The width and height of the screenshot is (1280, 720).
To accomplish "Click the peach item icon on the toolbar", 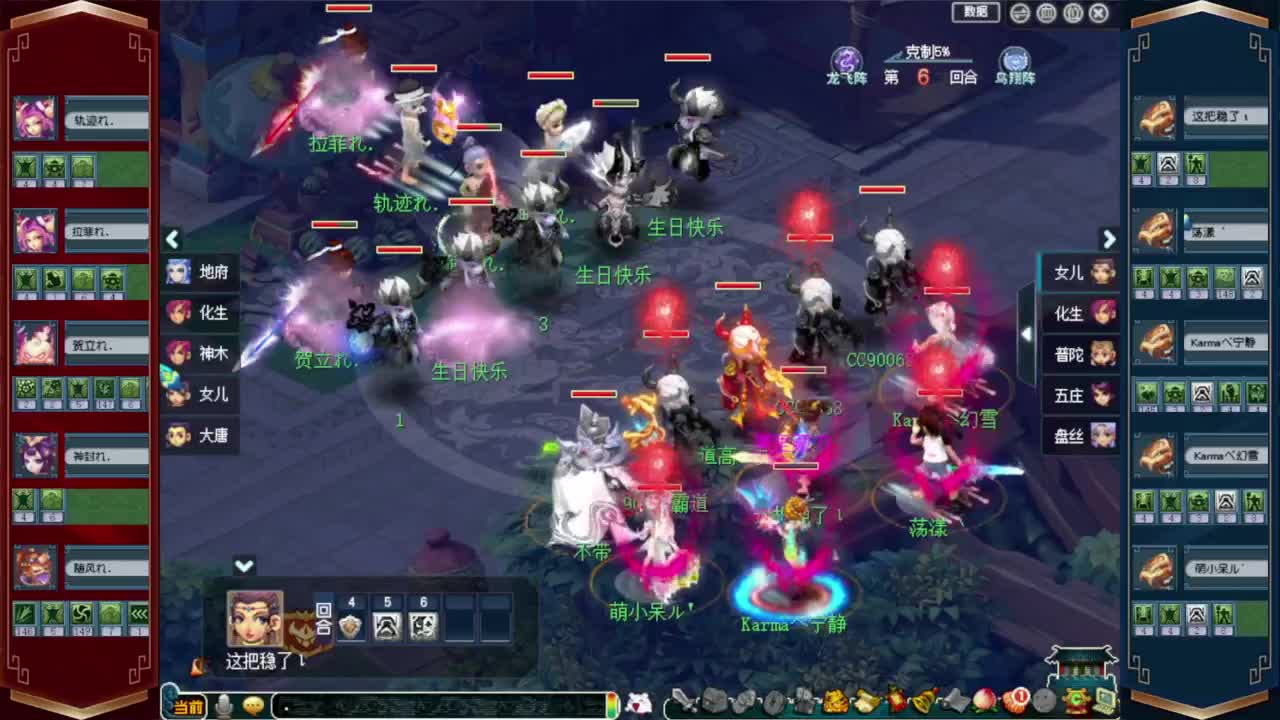I will pos(983,702).
